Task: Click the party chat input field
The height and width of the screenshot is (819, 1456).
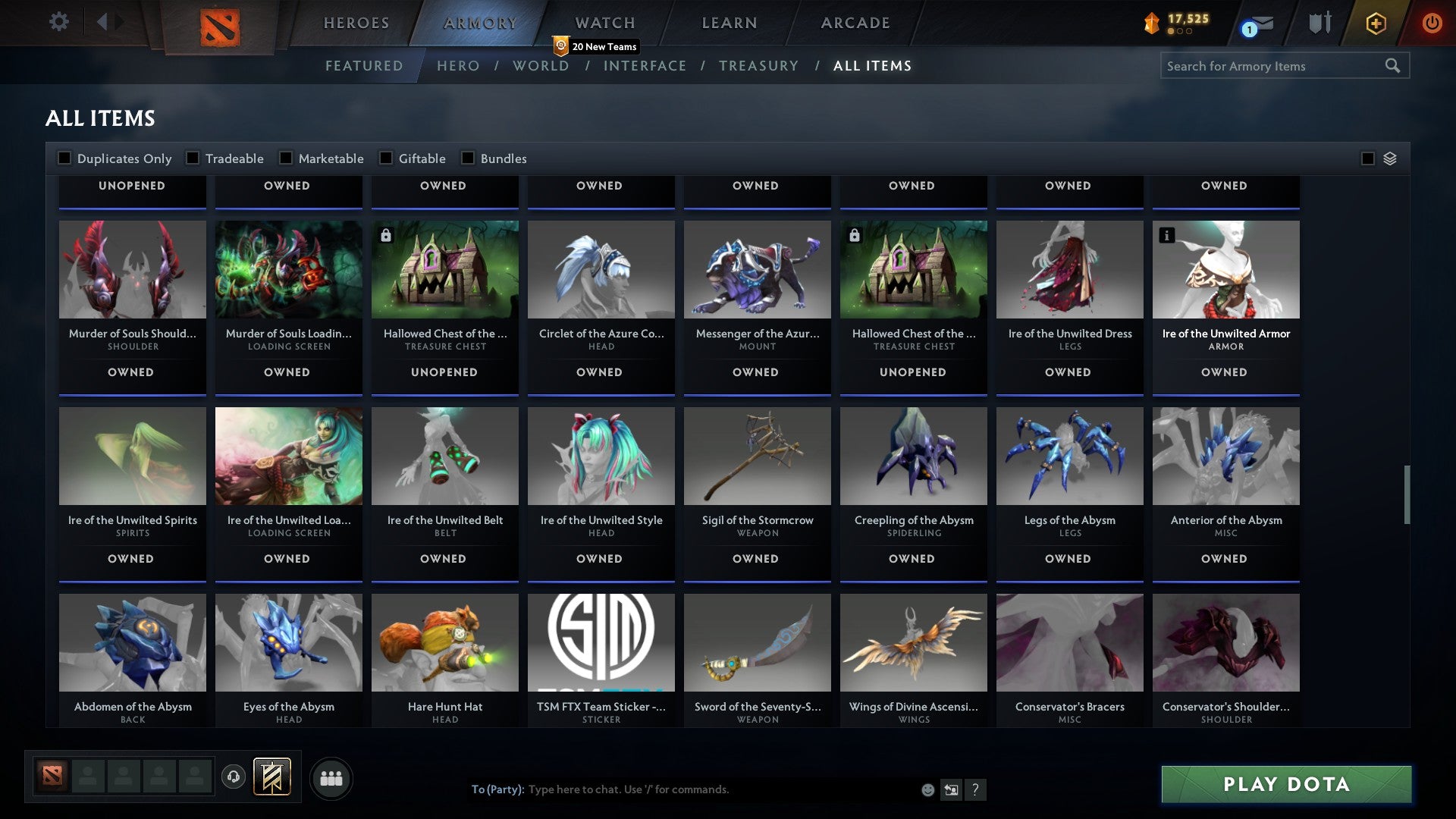Action: [682, 789]
